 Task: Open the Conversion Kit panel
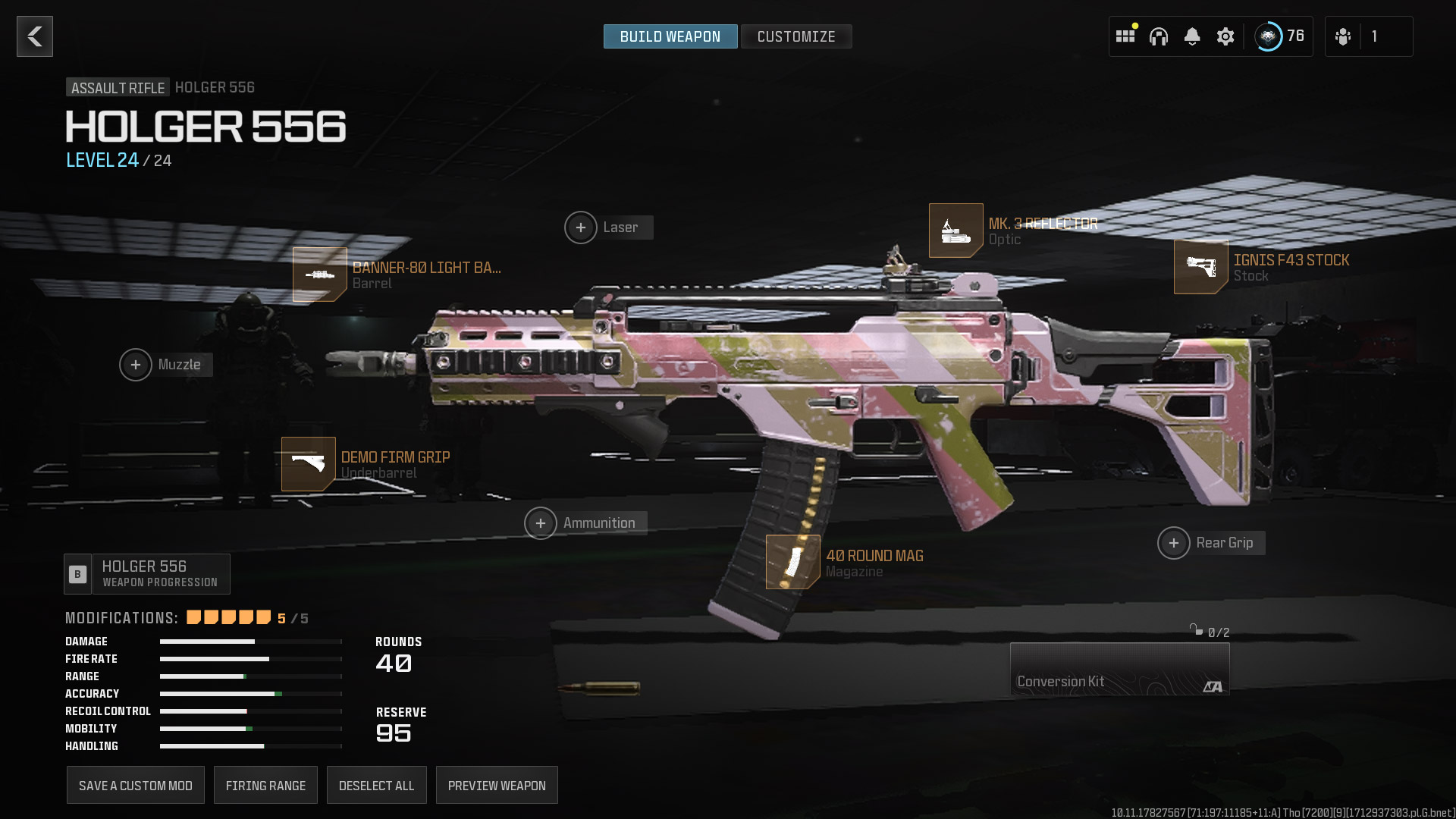1119,669
